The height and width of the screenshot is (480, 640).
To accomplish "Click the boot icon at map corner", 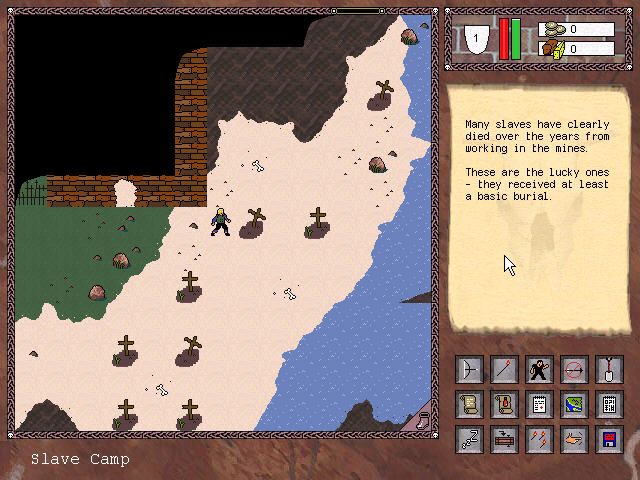I will (423, 420).
